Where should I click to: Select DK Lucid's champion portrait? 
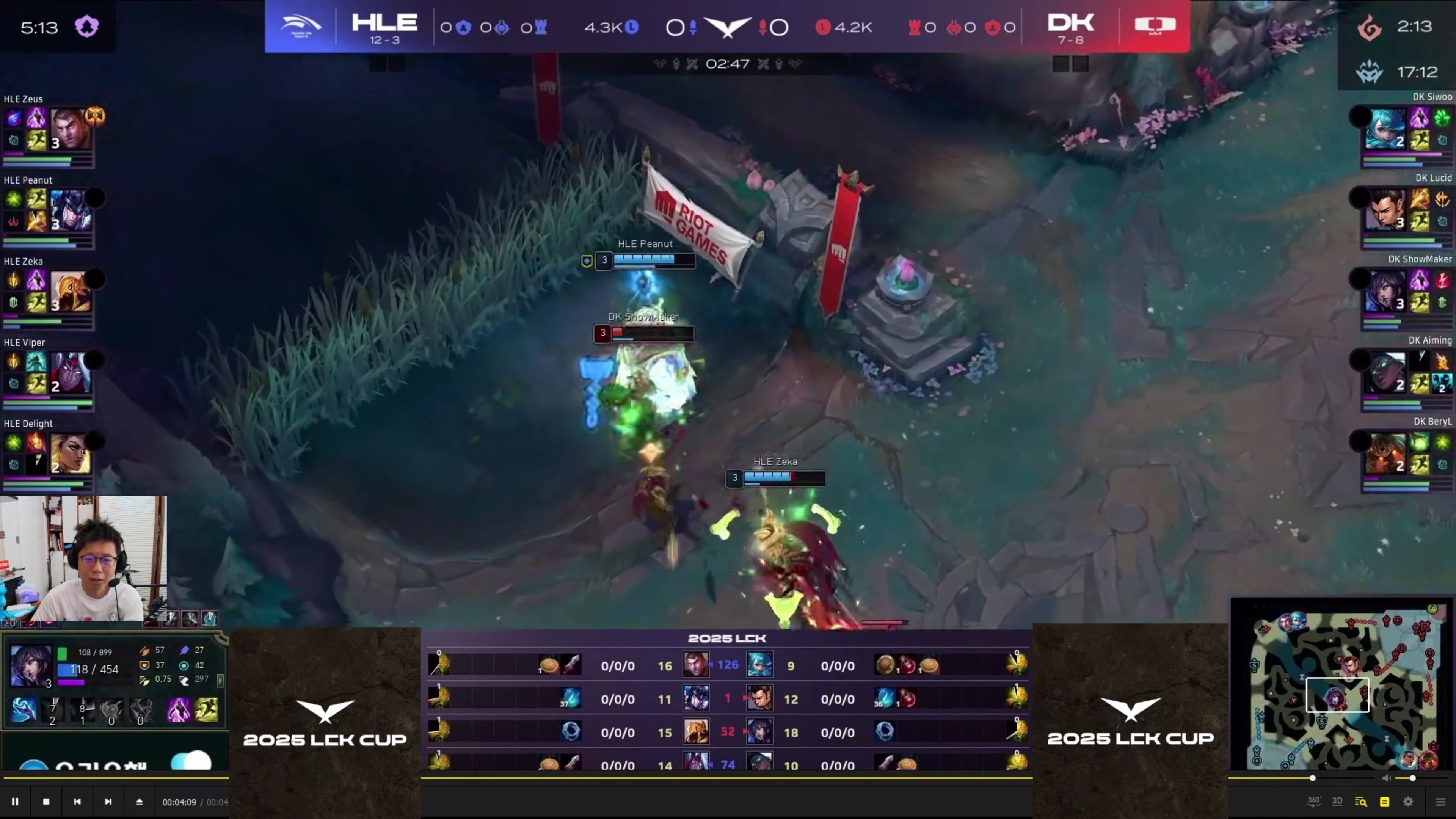tap(1385, 210)
